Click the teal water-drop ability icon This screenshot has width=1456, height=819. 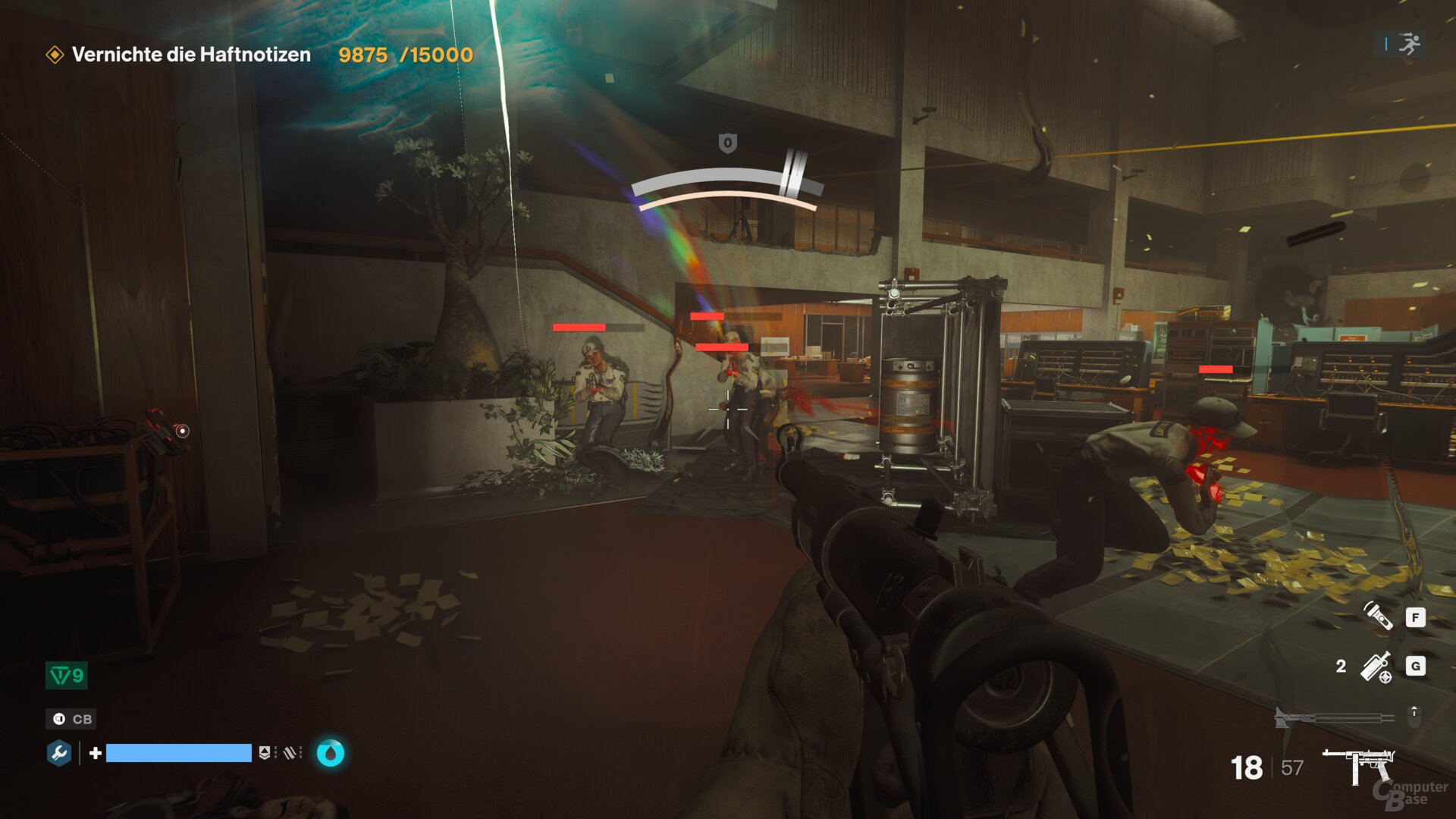tap(330, 754)
